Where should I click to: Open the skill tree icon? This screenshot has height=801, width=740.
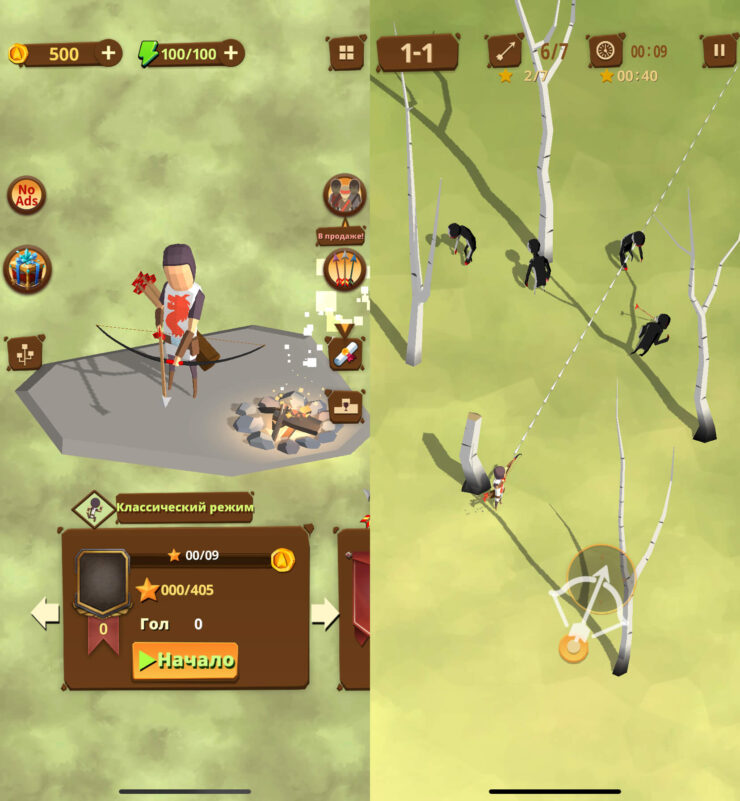click(x=25, y=352)
